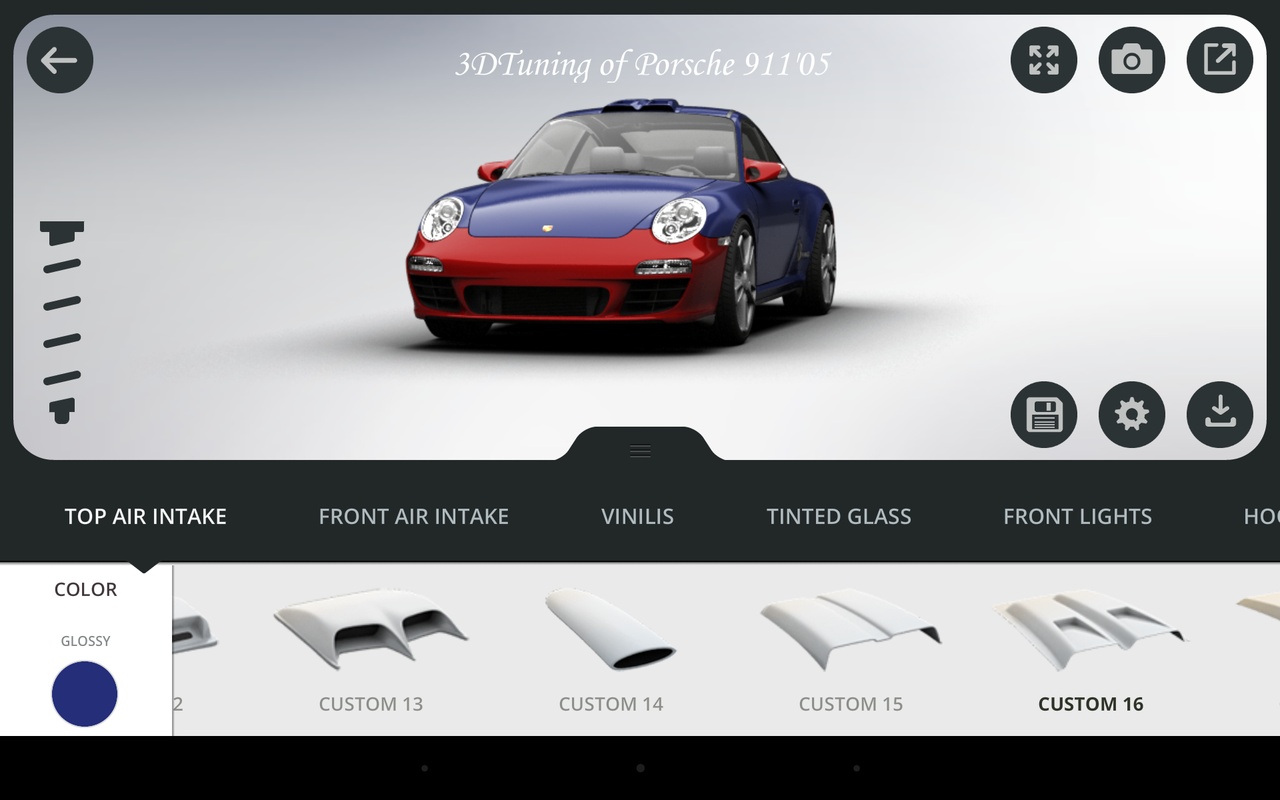This screenshot has width=1280, height=800.
Task: Pick the glossy blue color swatch
Action: pyautogui.click(x=85, y=693)
